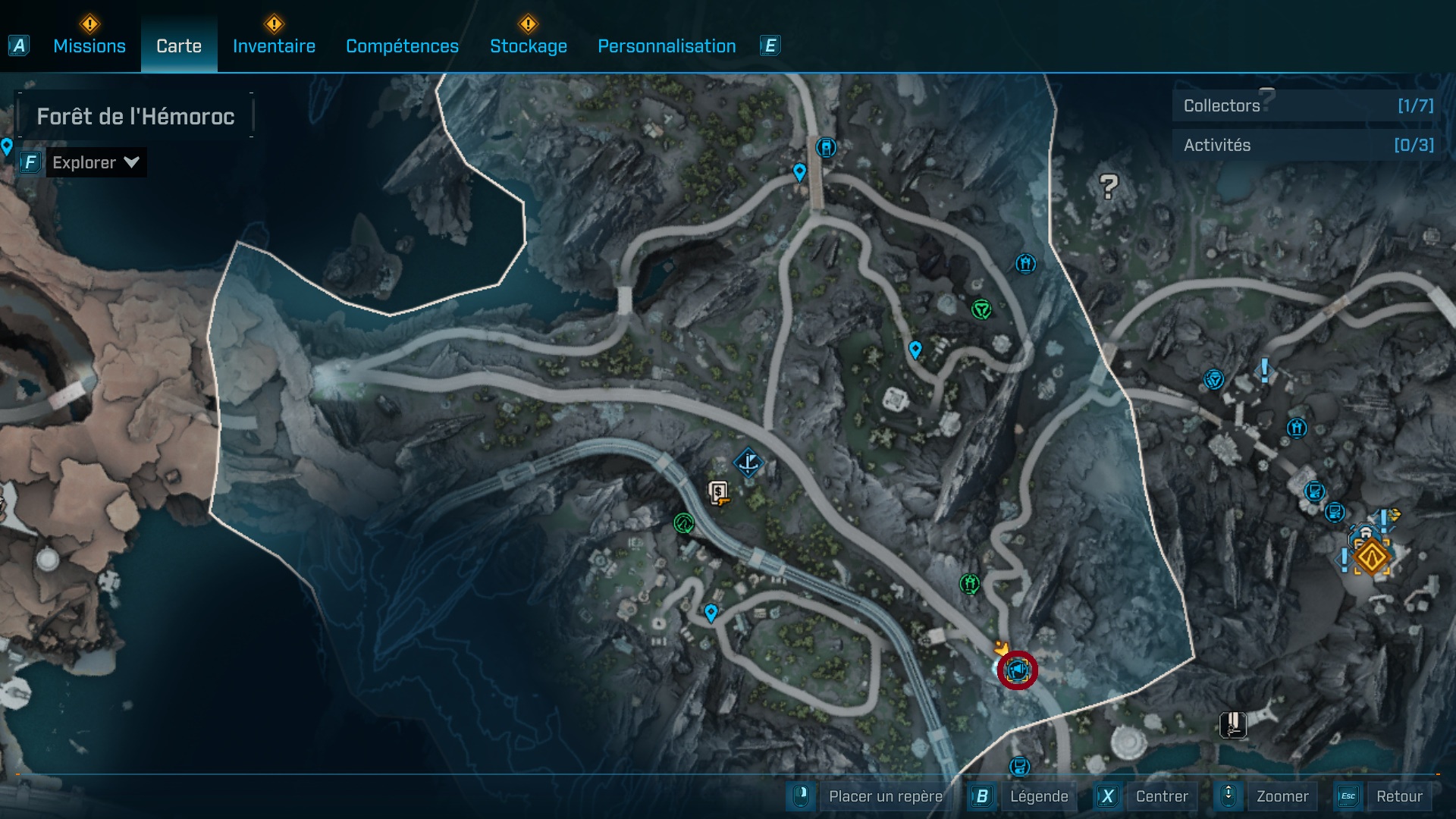Select the orange diamond mission marker

pyautogui.click(x=1371, y=557)
